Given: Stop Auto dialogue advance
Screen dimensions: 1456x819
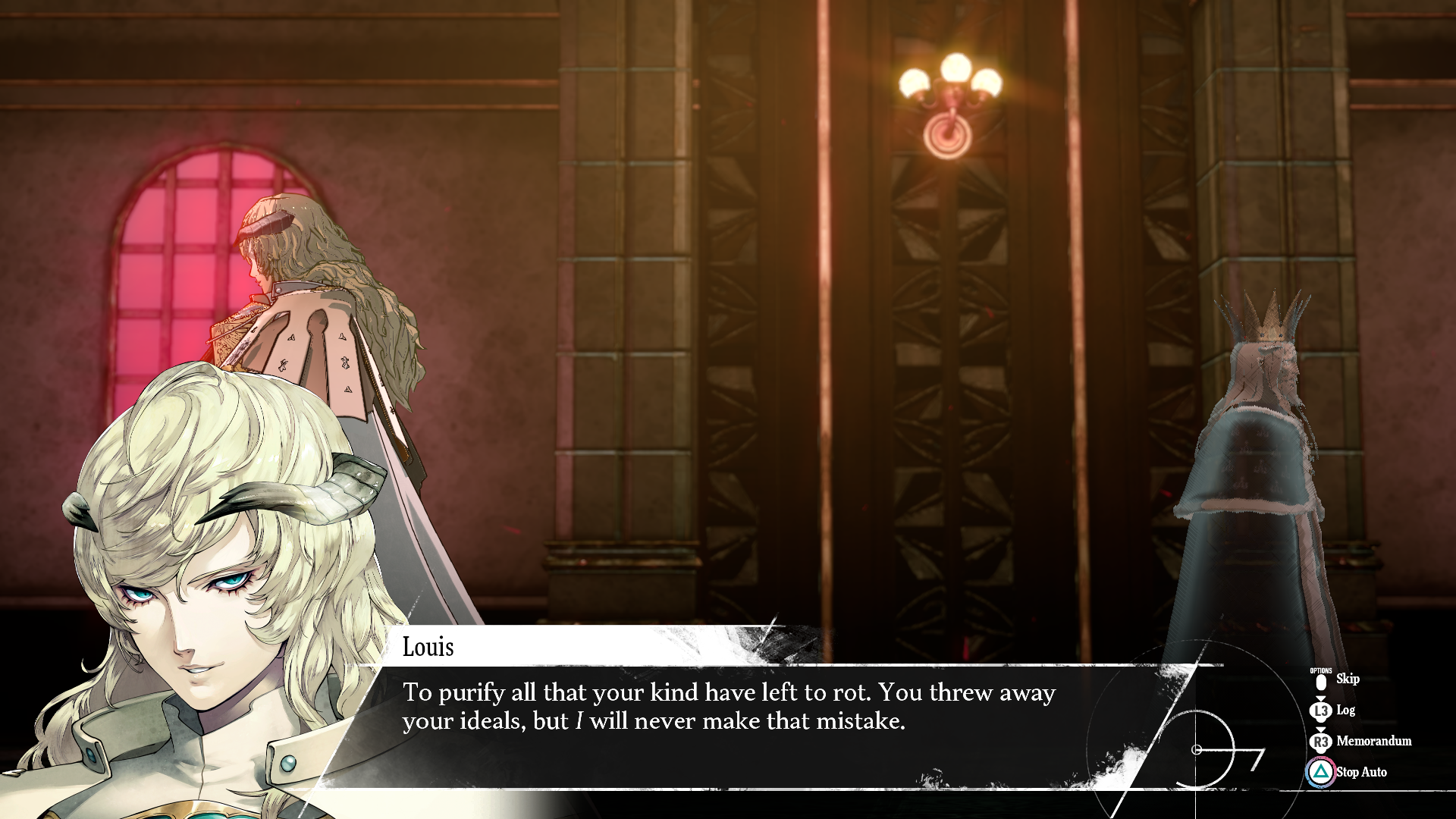Looking at the screenshot, I should 1360,773.
